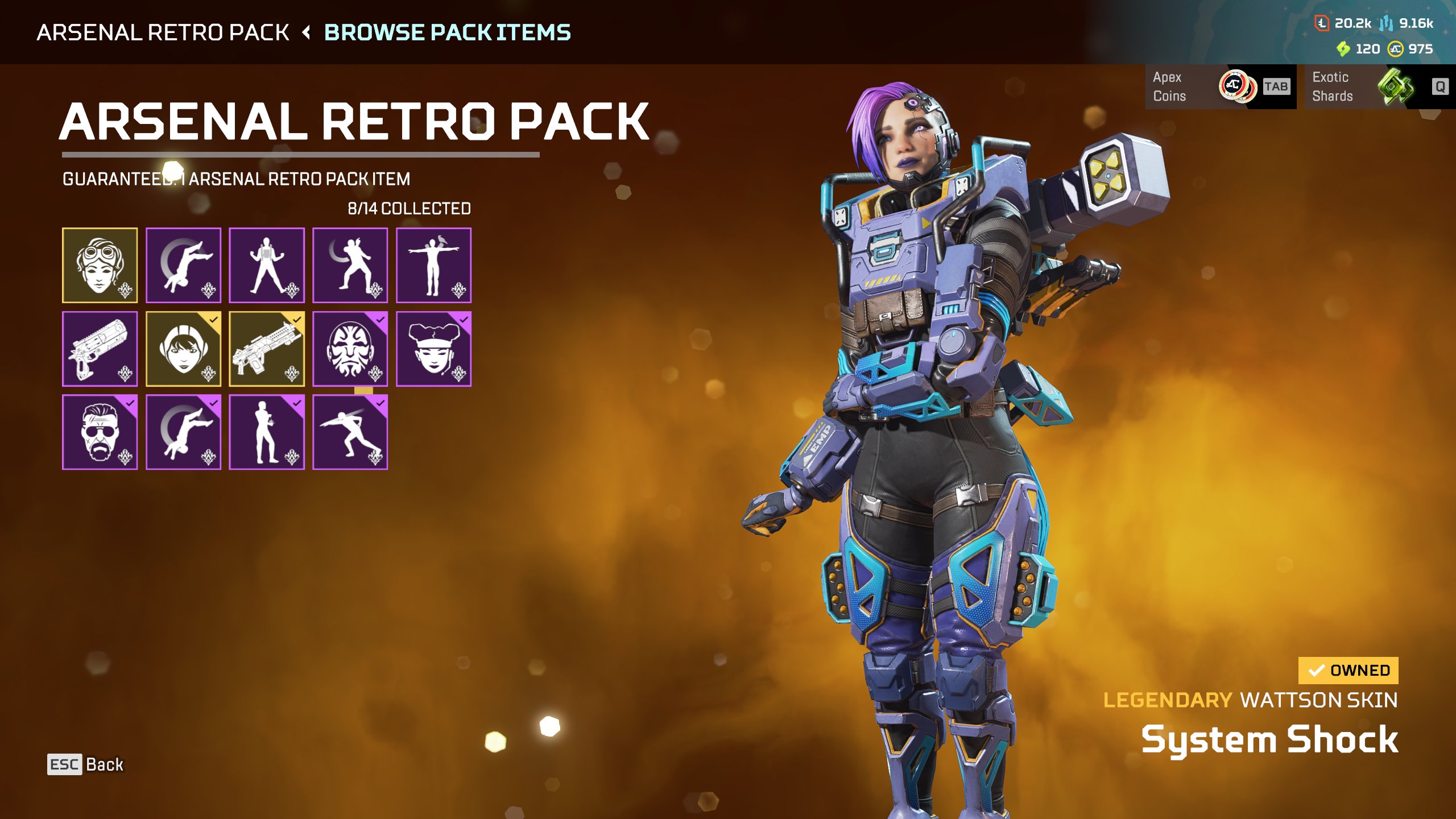Choose the painted mask face skin

tap(350, 349)
